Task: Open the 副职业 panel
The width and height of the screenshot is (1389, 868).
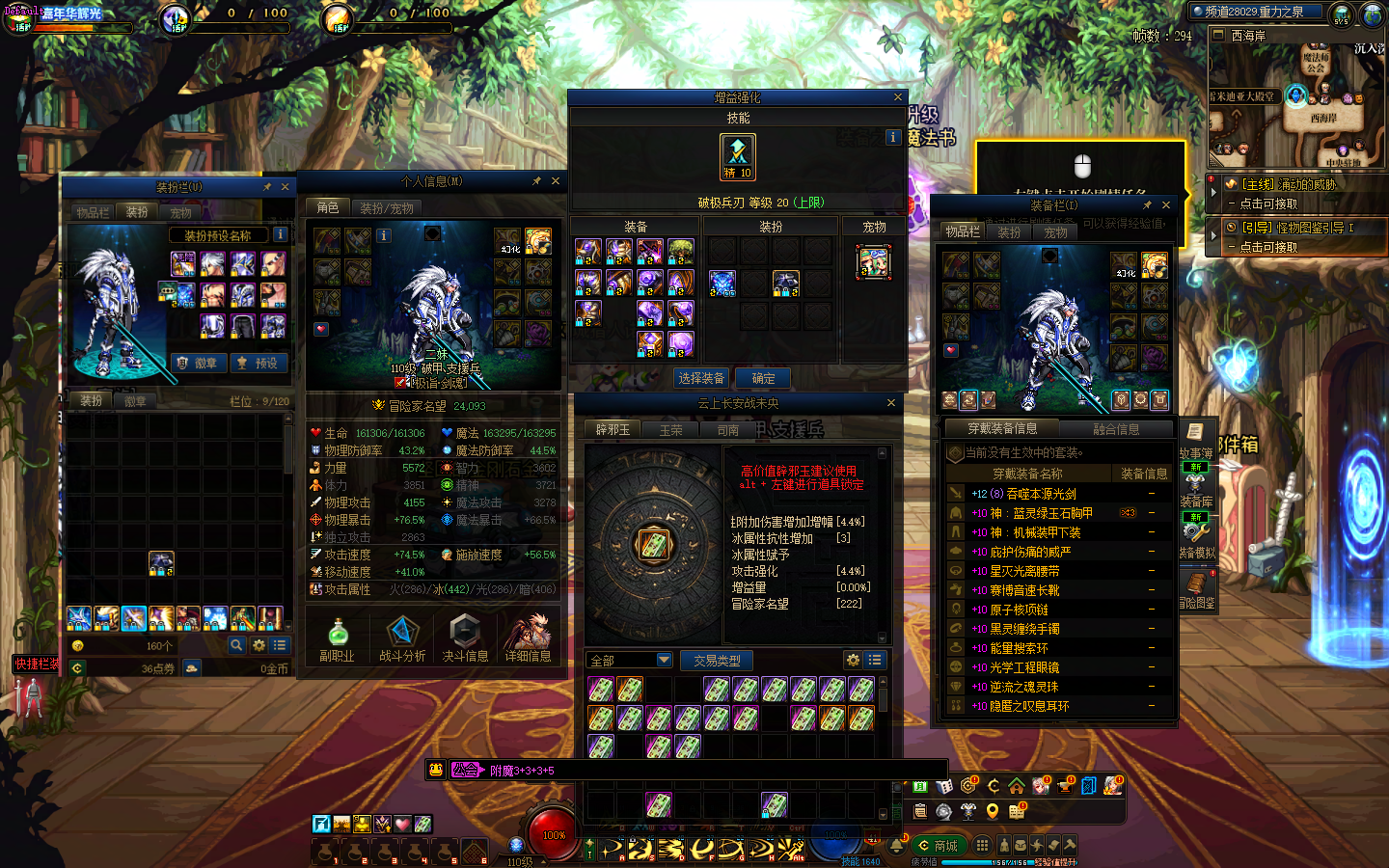Action: tap(337, 639)
